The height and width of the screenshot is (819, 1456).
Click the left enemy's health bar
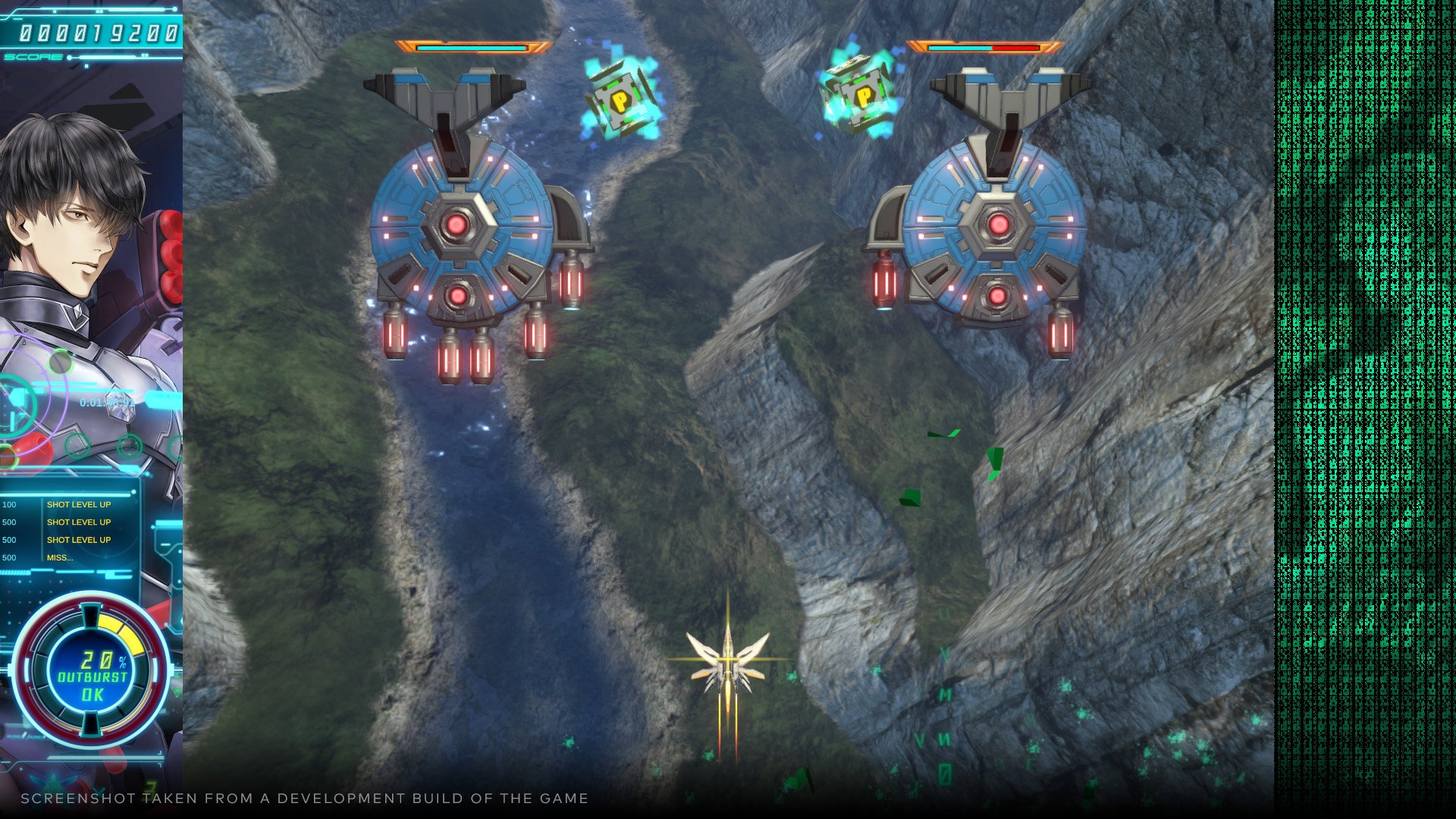point(470,45)
